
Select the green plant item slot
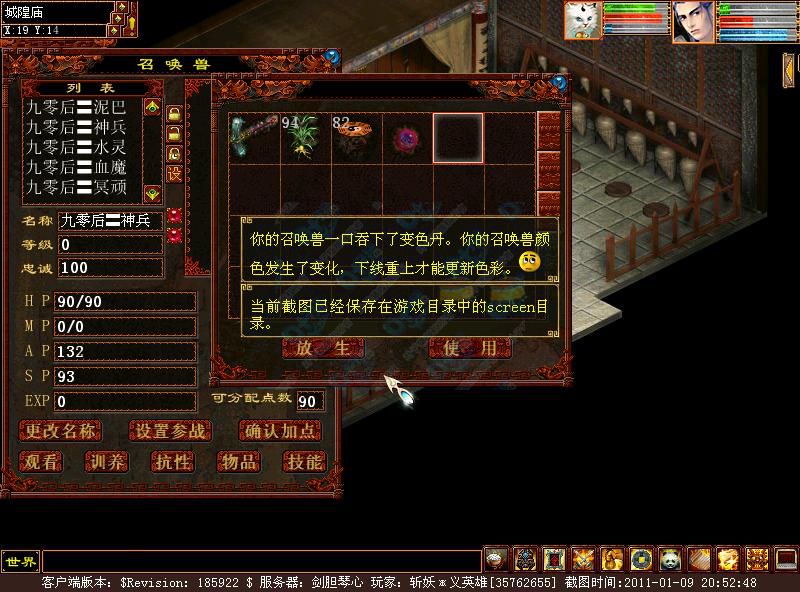tap(304, 137)
